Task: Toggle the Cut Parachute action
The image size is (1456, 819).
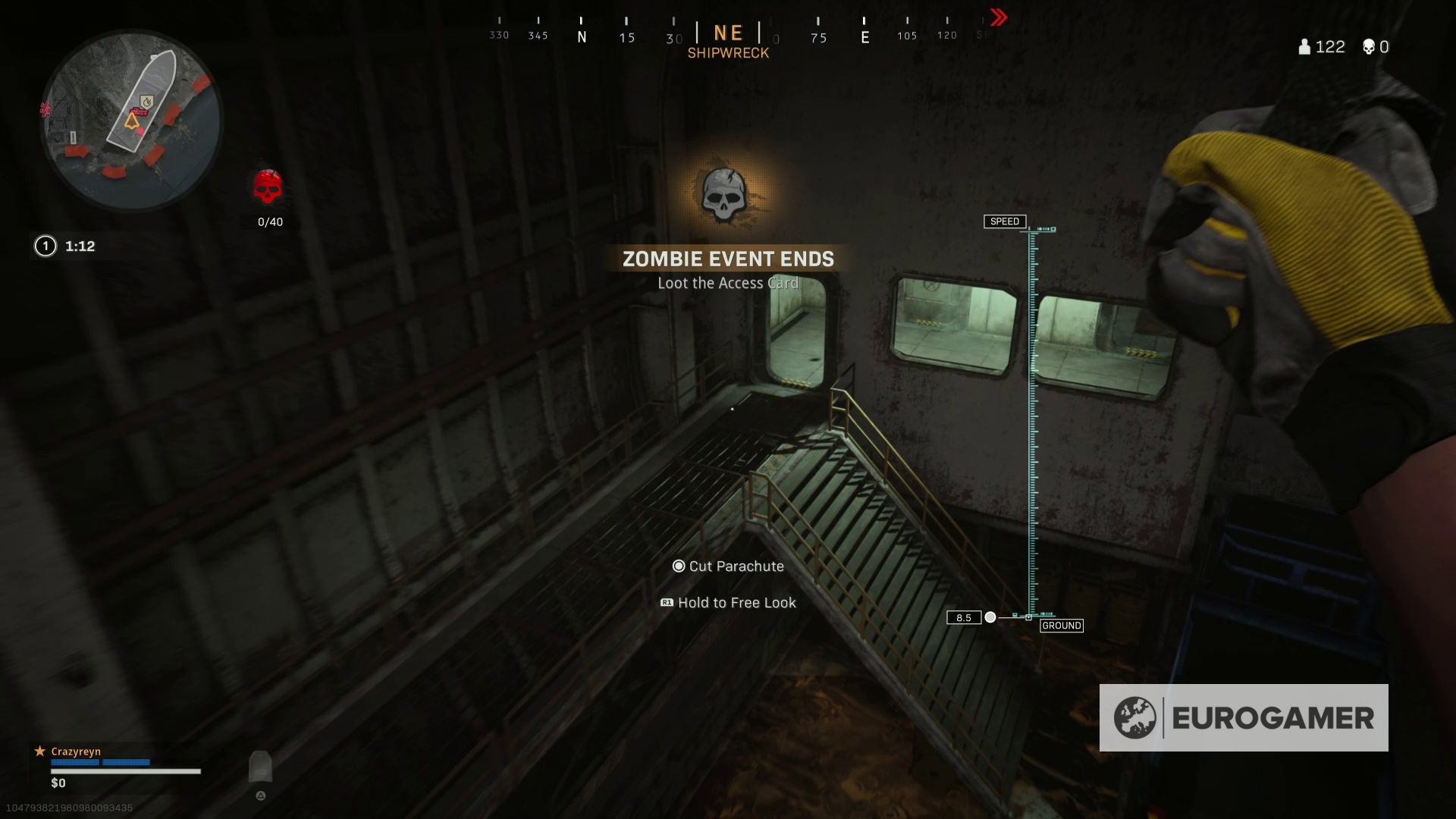Action: point(728,566)
